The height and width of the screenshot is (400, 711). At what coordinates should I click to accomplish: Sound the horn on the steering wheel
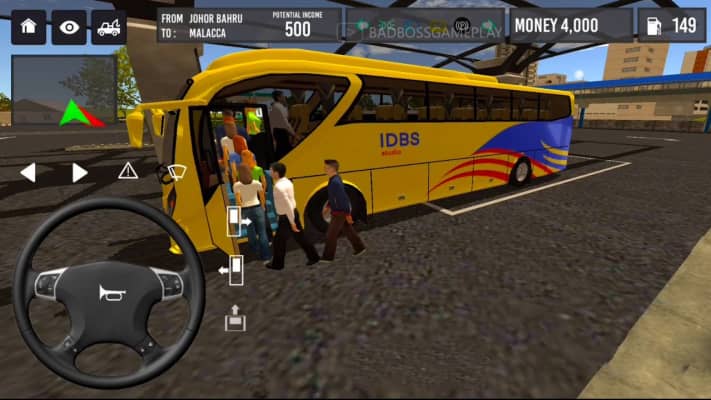108,293
